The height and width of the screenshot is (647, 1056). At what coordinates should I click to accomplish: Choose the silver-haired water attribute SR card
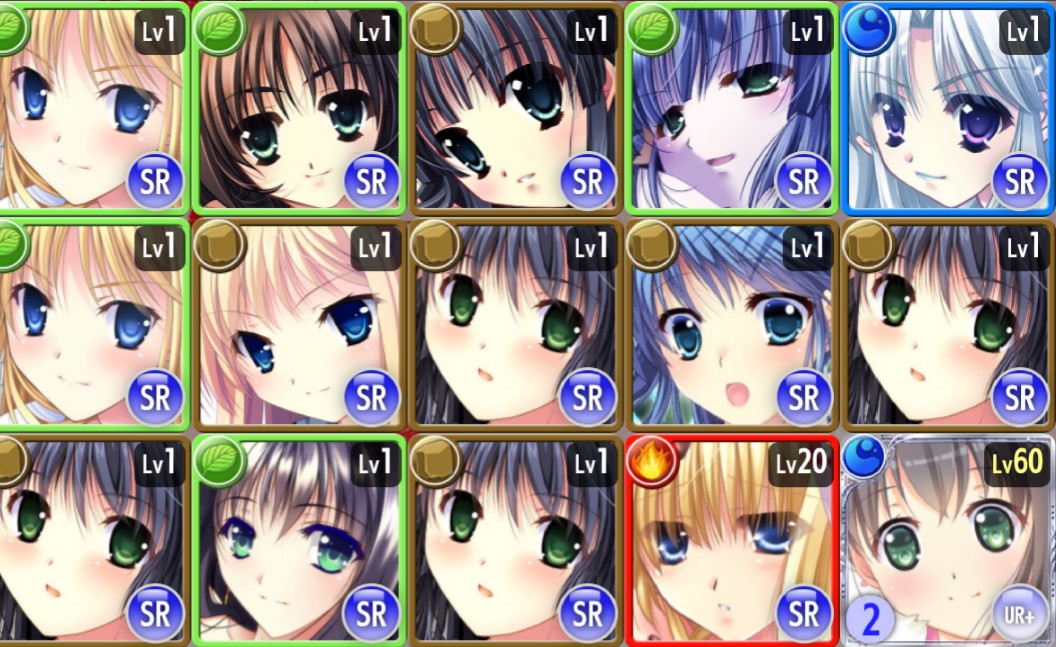pos(948,107)
